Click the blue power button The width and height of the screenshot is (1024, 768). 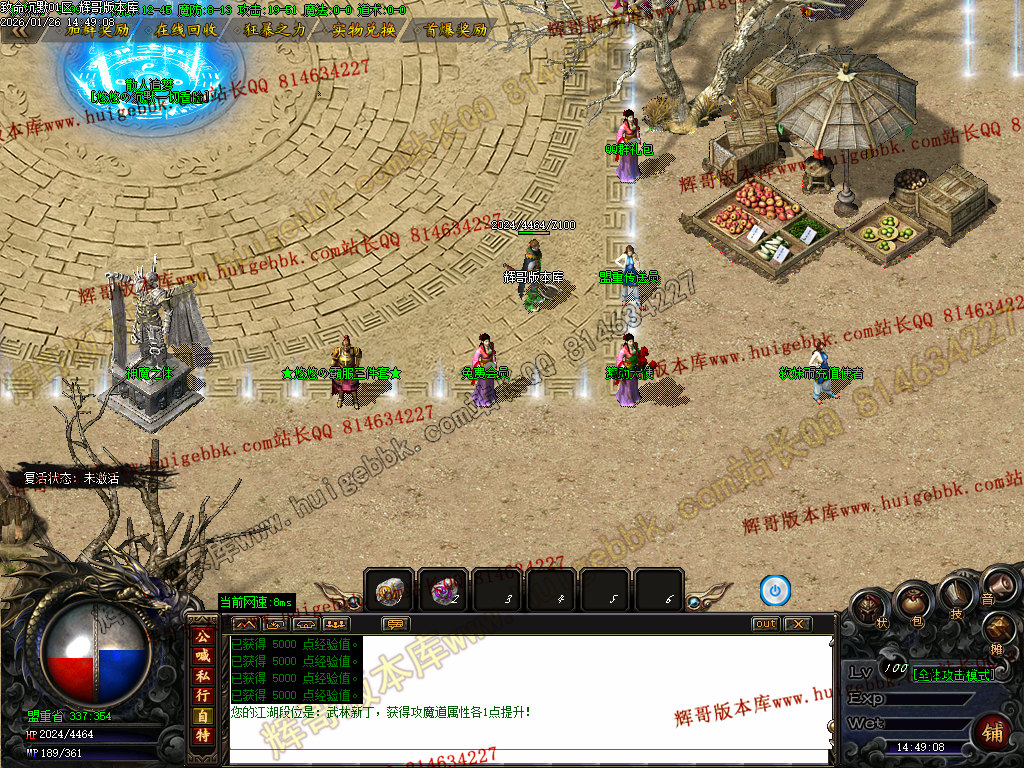click(x=775, y=591)
